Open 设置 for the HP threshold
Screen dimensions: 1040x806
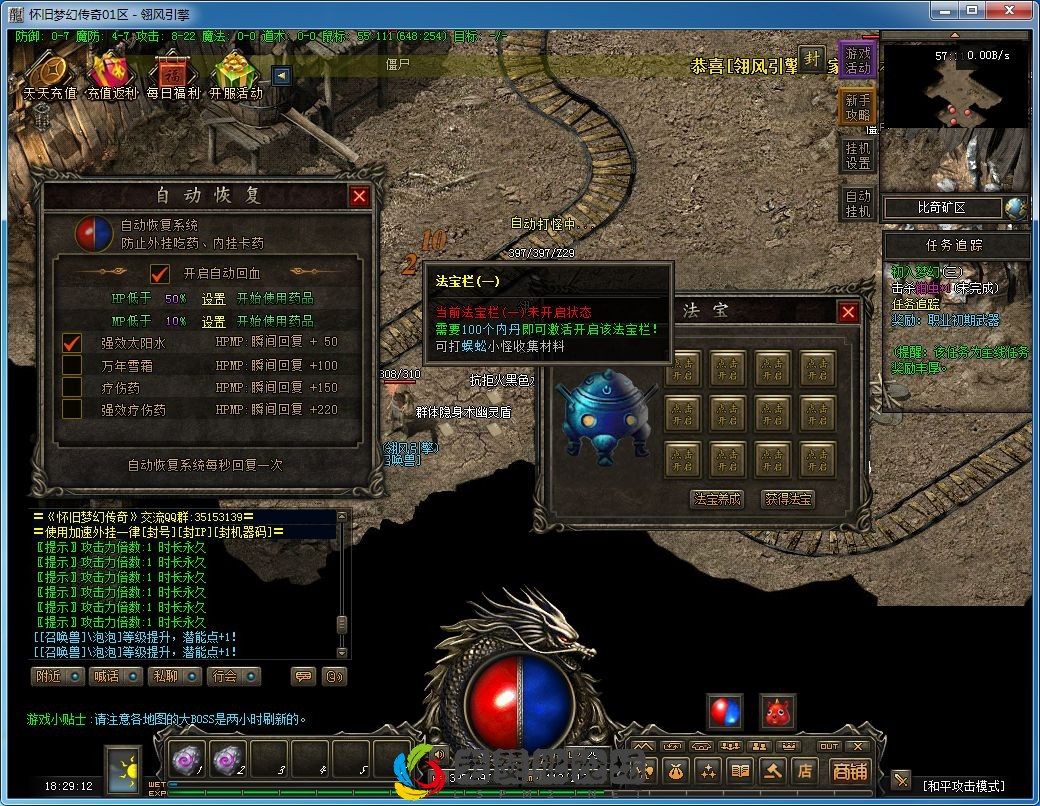pyautogui.click(x=214, y=298)
